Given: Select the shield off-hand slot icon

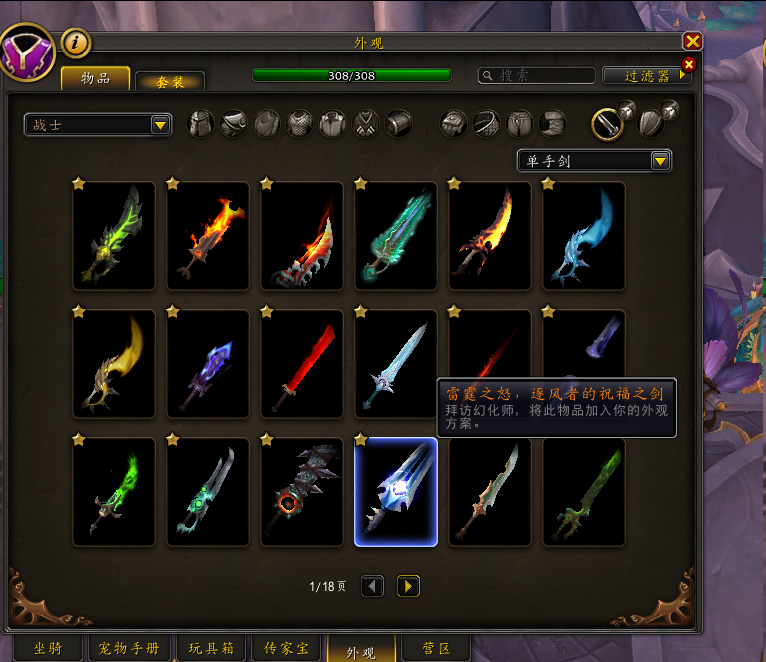Looking at the screenshot, I should tap(652, 122).
